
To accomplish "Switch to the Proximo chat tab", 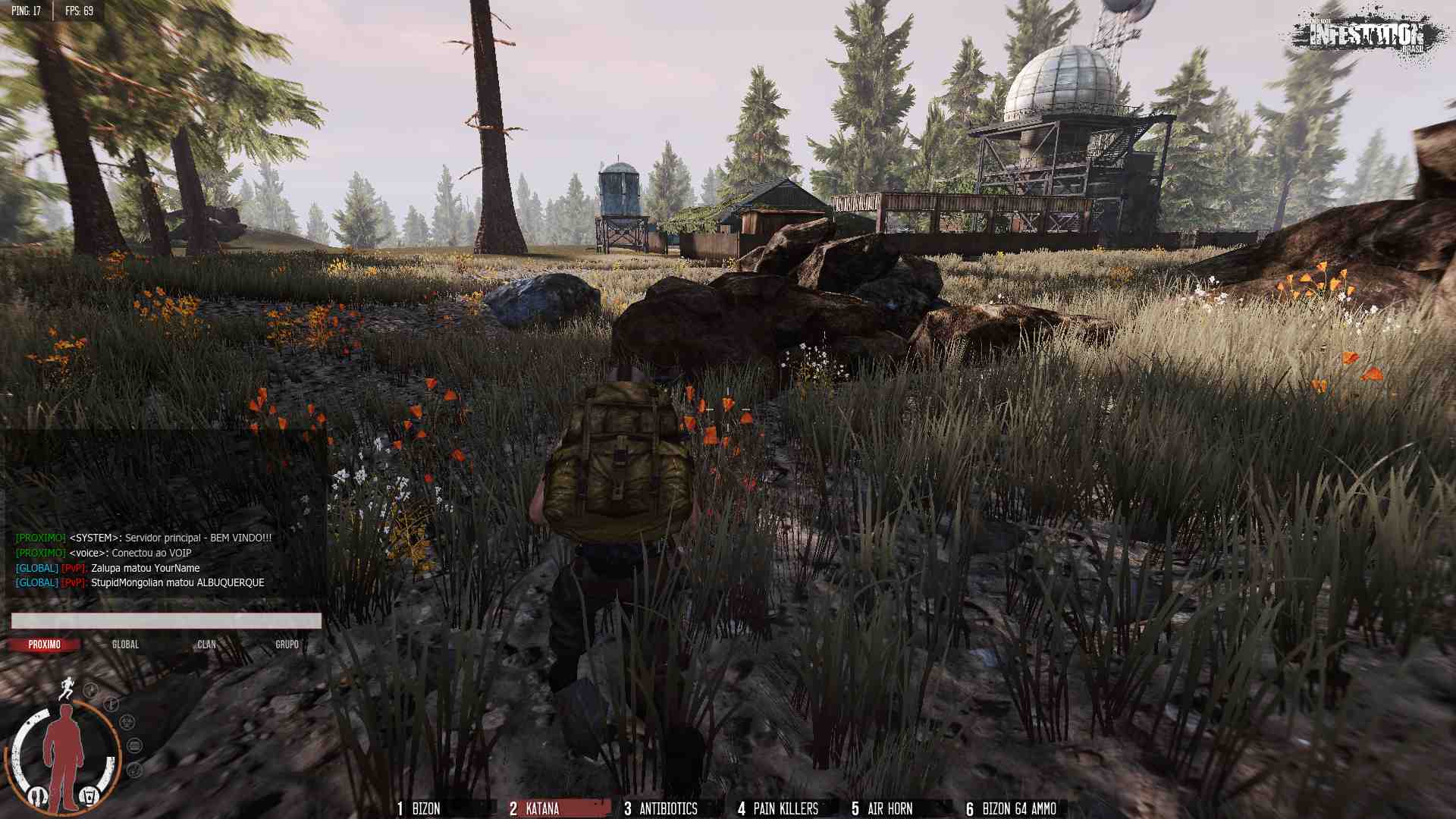I will [45, 645].
